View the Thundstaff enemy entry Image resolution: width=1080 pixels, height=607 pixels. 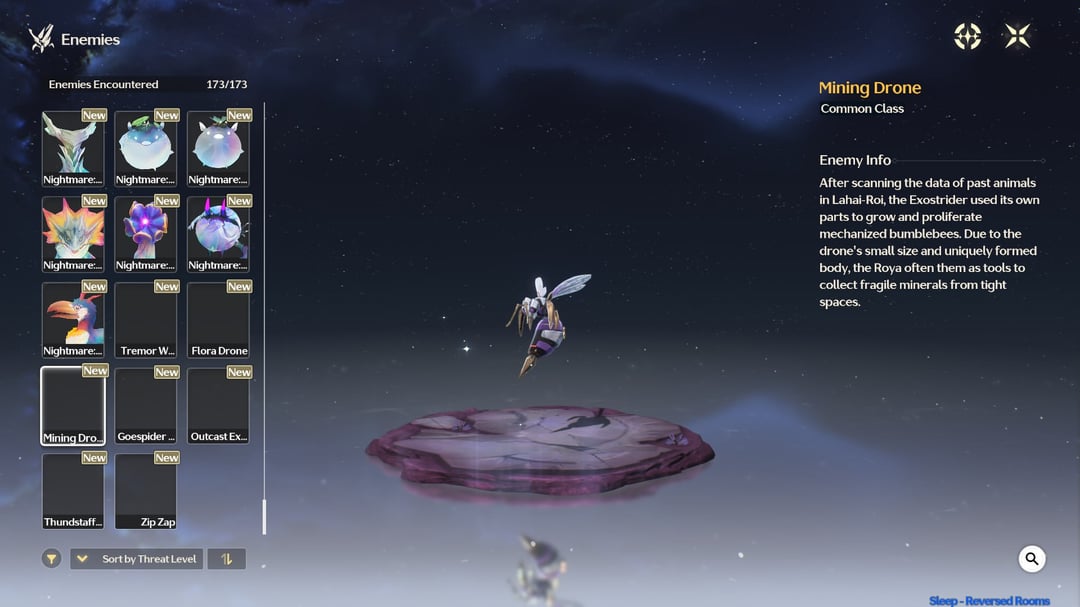[x=73, y=491]
